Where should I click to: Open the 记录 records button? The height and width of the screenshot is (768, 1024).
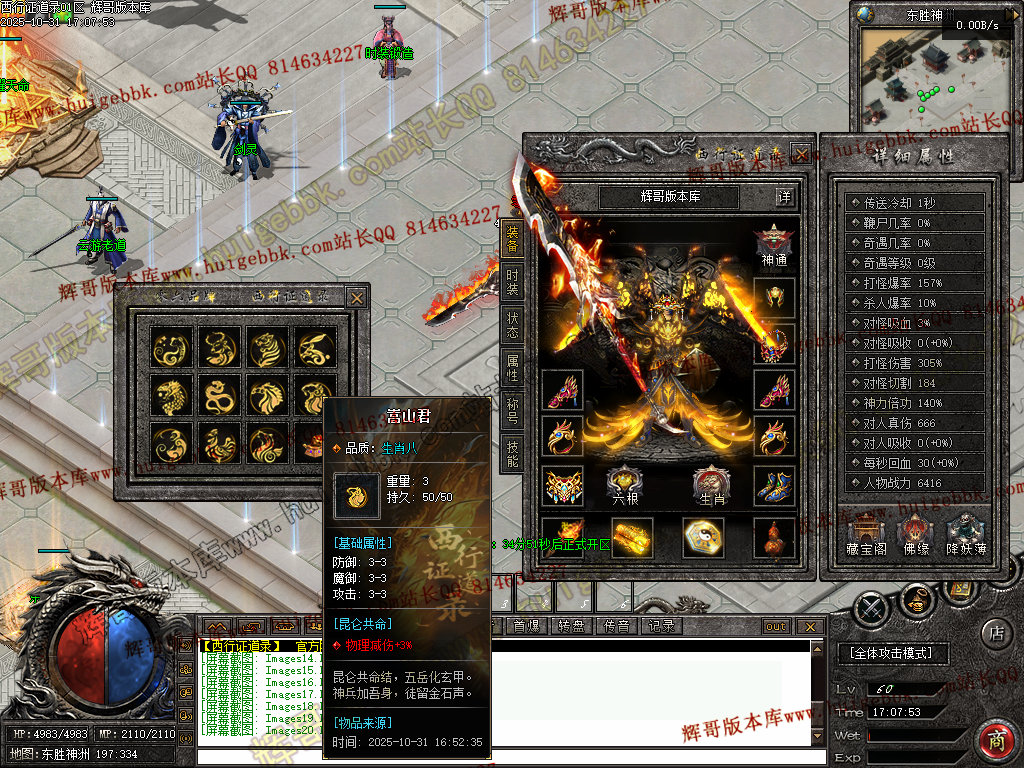click(x=661, y=626)
